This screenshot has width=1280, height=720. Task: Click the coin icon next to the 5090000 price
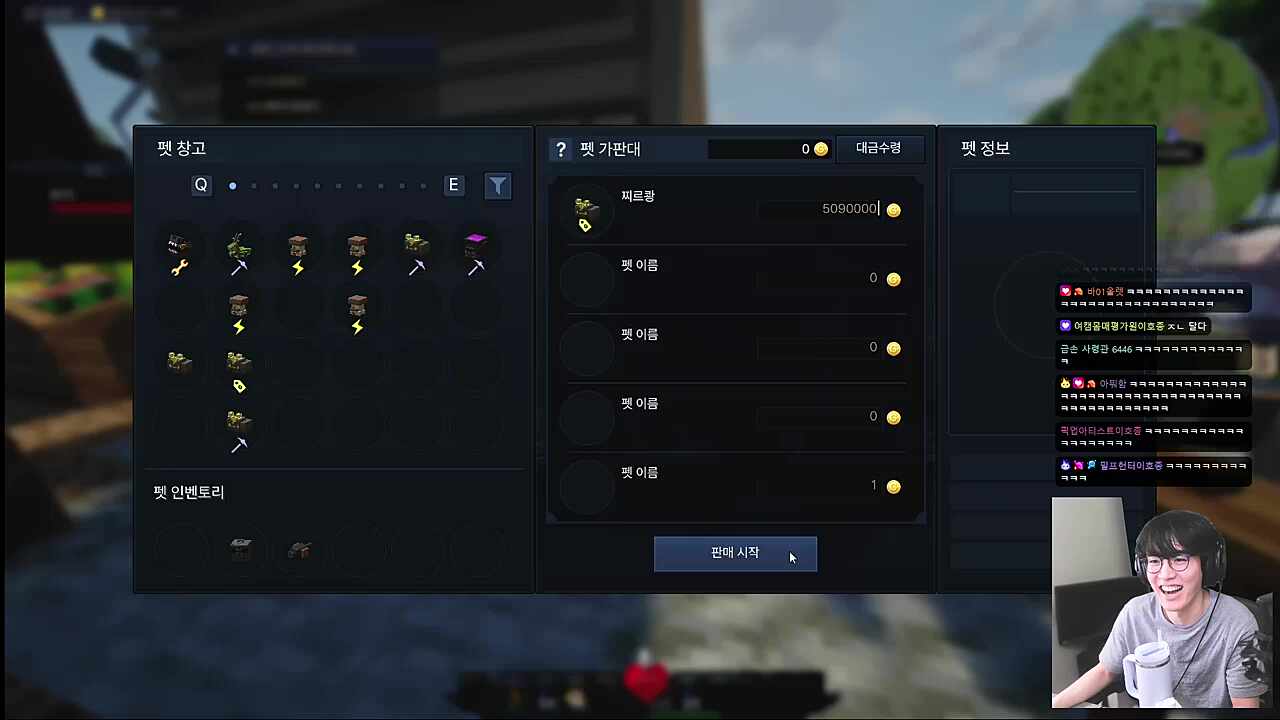click(893, 209)
